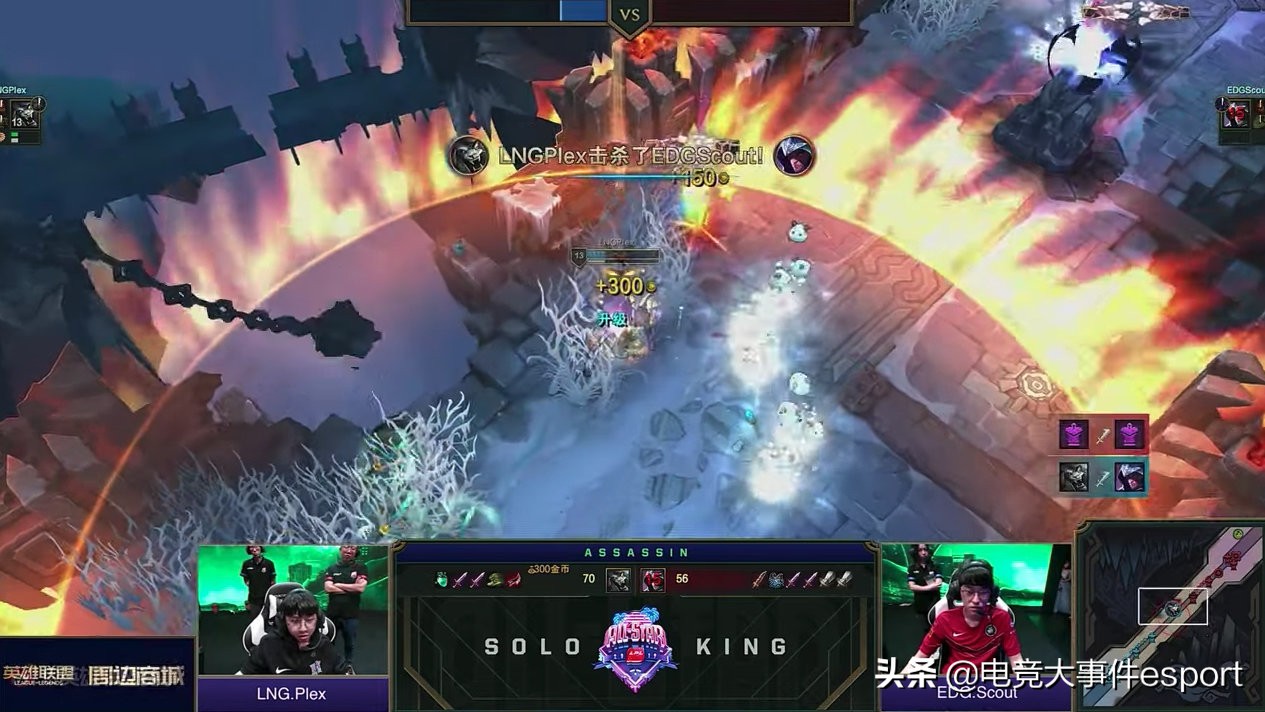Screen dimensions: 1265x712
Task: Select the killer portrait in kill banner
Action: pyautogui.click(x=468, y=156)
